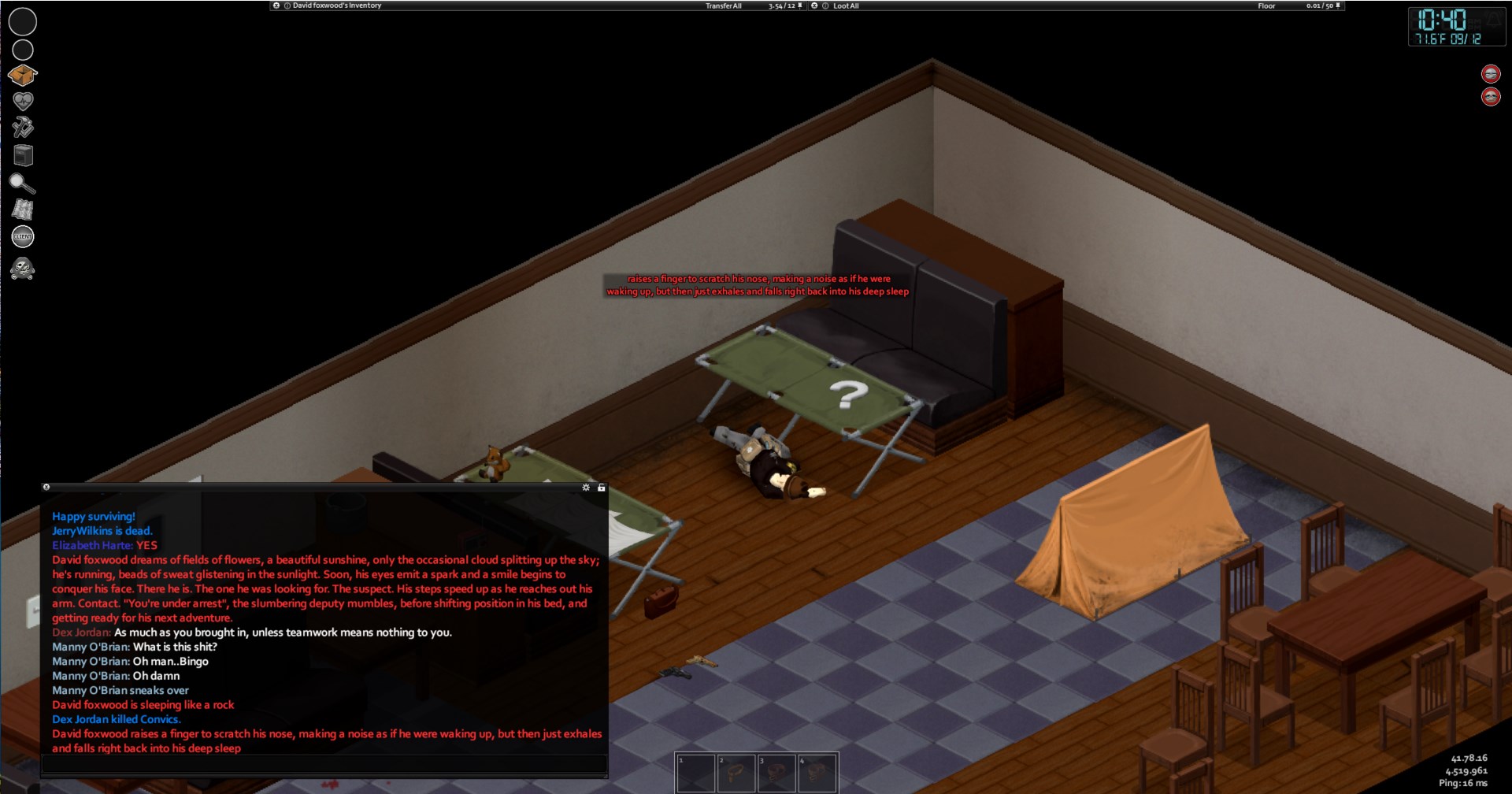
Task: Open the crafting hammer and saw menu
Action: (x=23, y=128)
